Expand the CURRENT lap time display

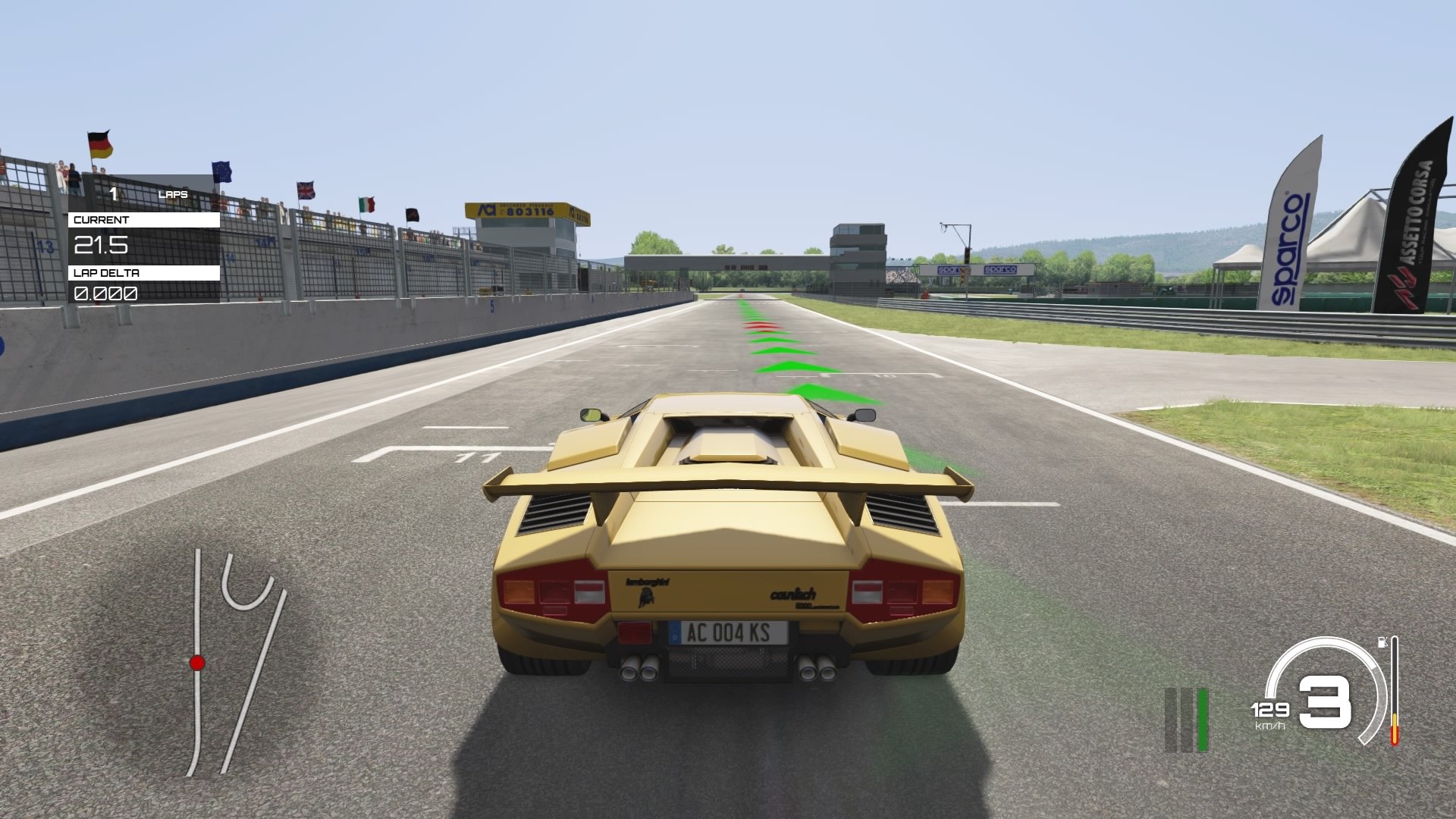(102, 245)
